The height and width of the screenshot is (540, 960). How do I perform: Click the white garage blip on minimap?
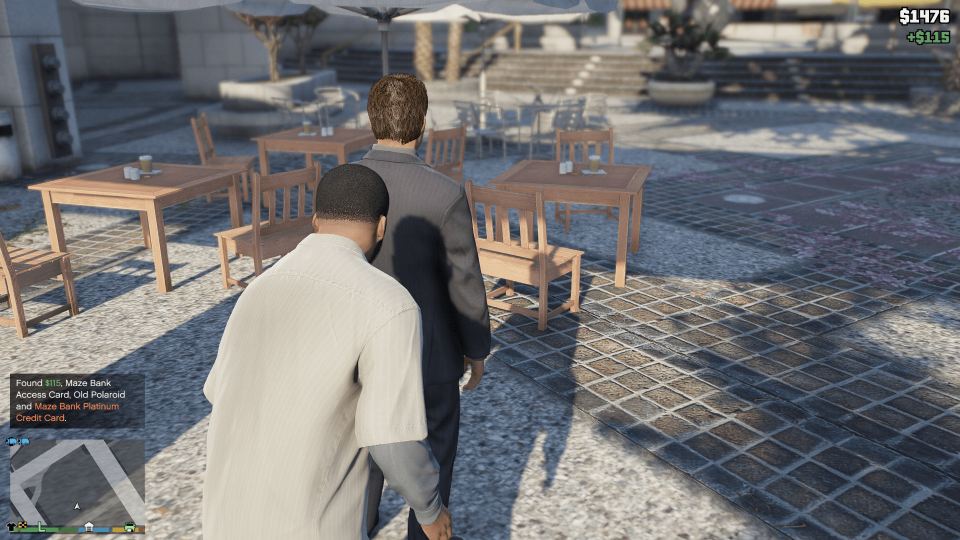coord(89,526)
